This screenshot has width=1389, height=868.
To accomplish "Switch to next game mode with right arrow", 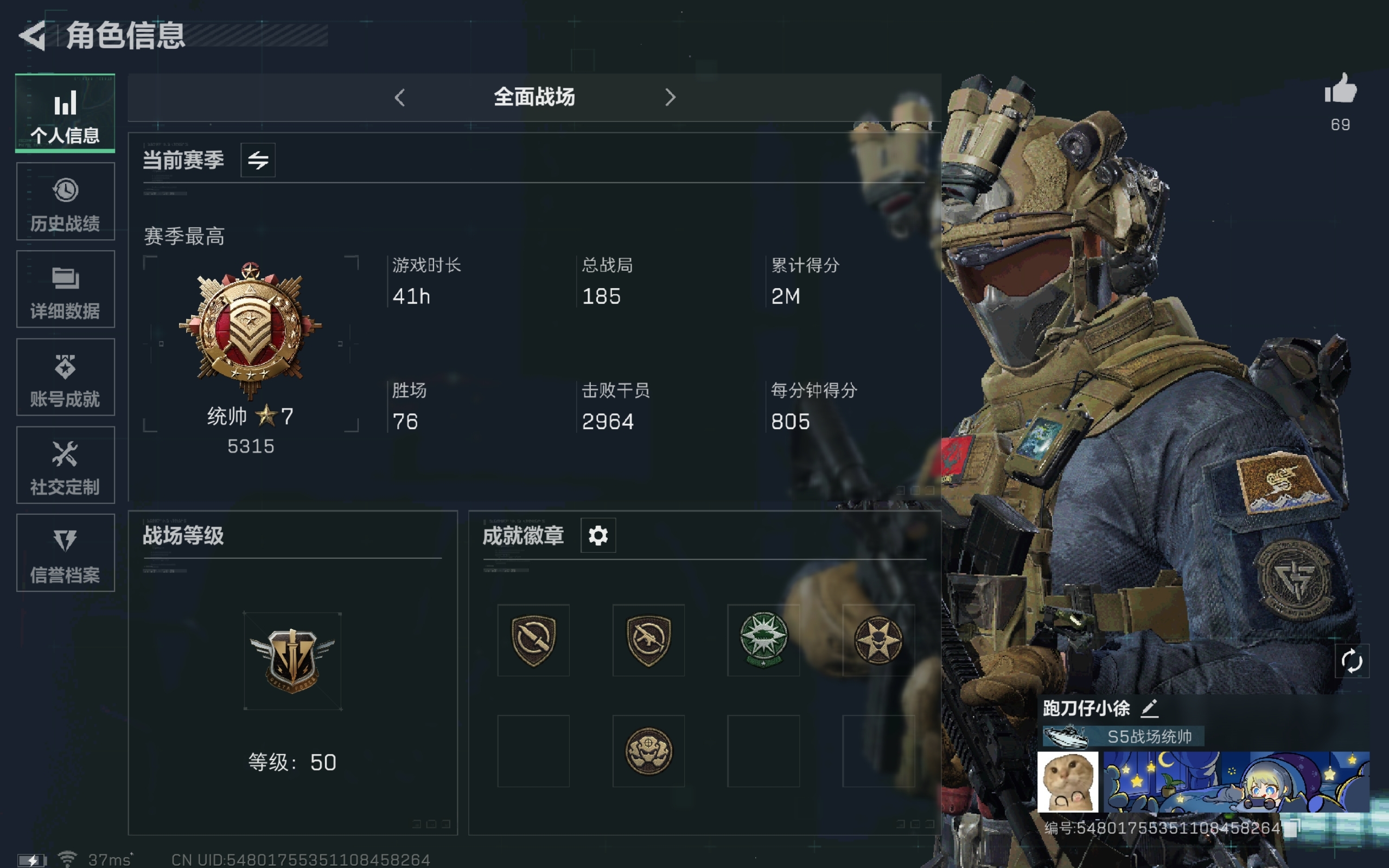I will 670,98.
